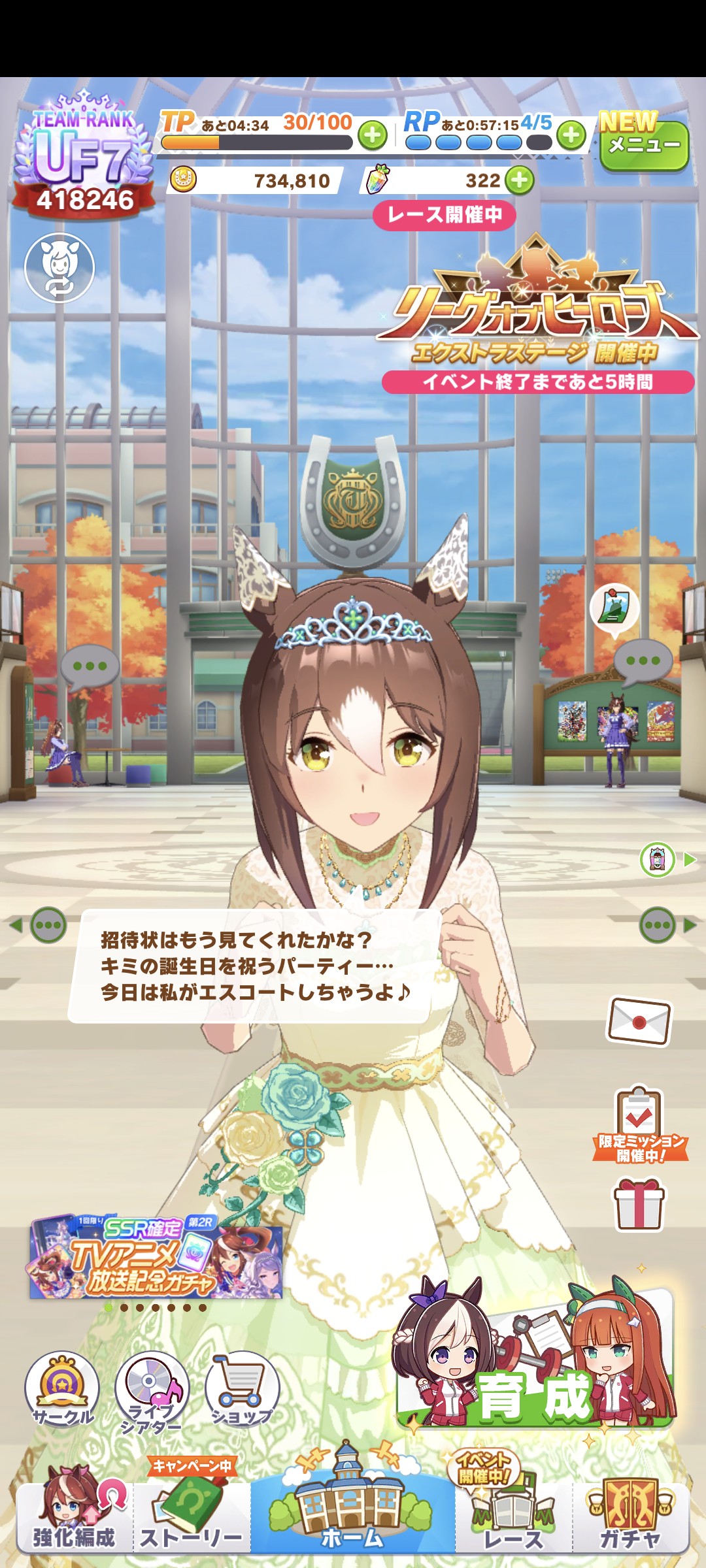Viewport: 706px width, 1568px height.
Task: Open the League of Heroes event banner
Action: click(x=537, y=314)
